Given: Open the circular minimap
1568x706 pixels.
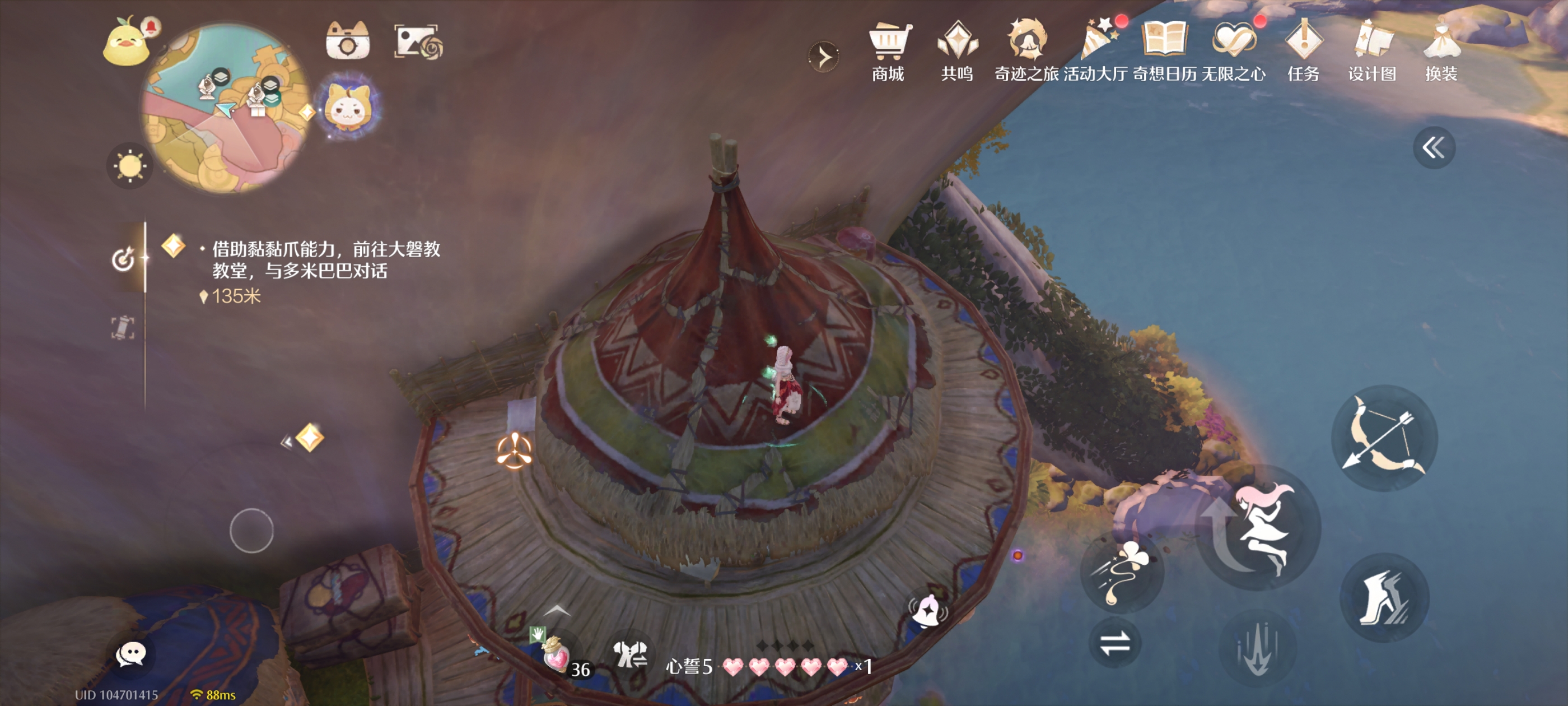Looking at the screenshot, I should [225, 110].
